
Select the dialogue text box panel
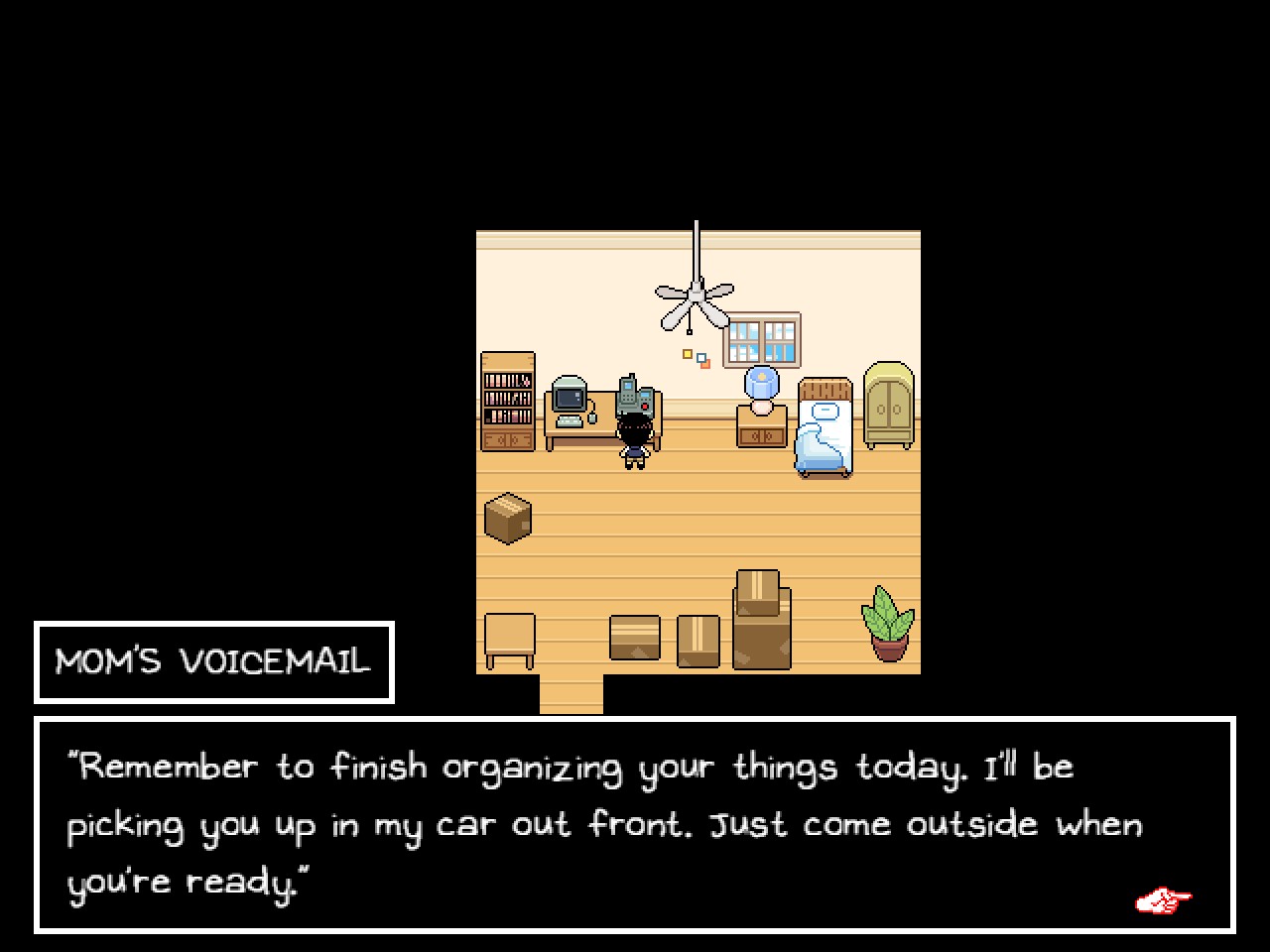click(635, 828)
